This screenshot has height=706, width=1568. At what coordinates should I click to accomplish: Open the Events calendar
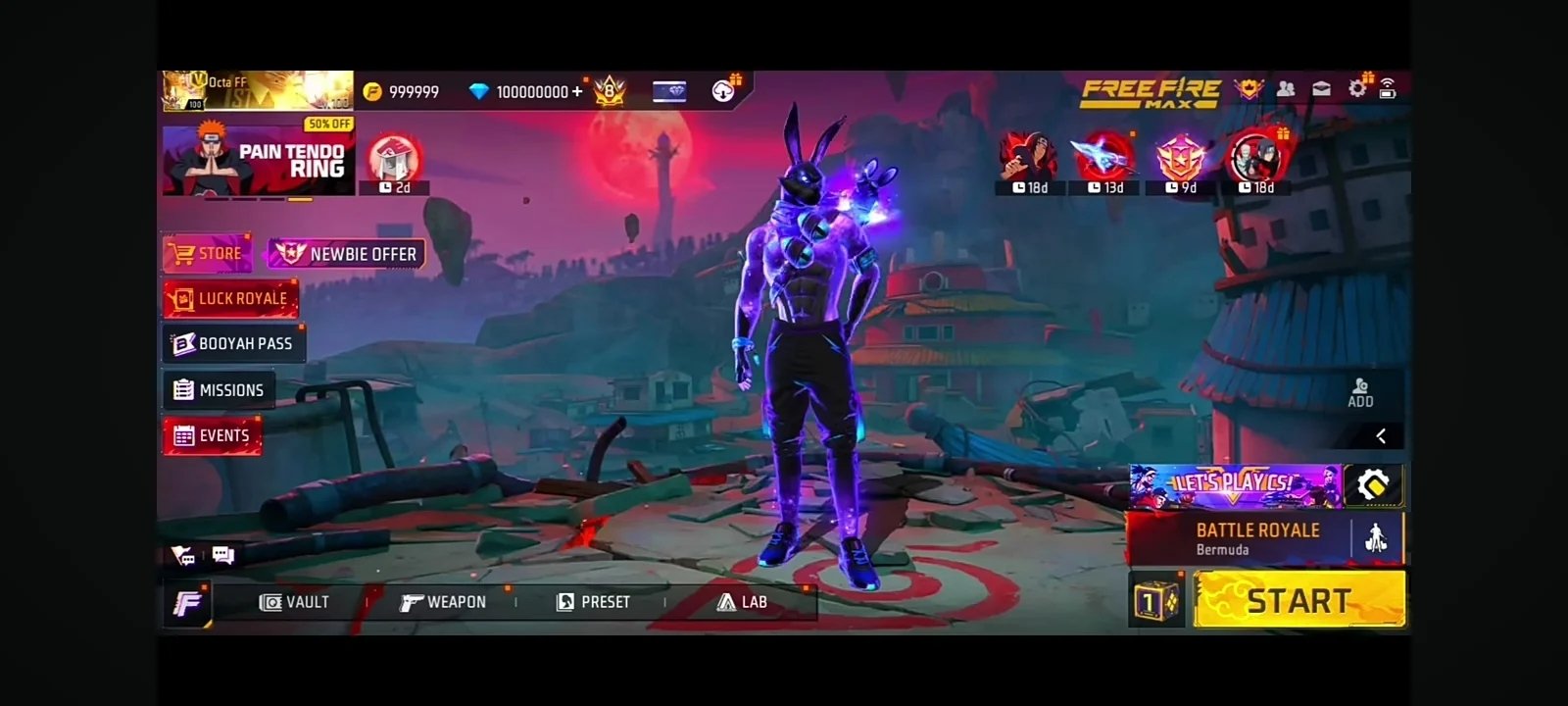(x=212, y=436)
